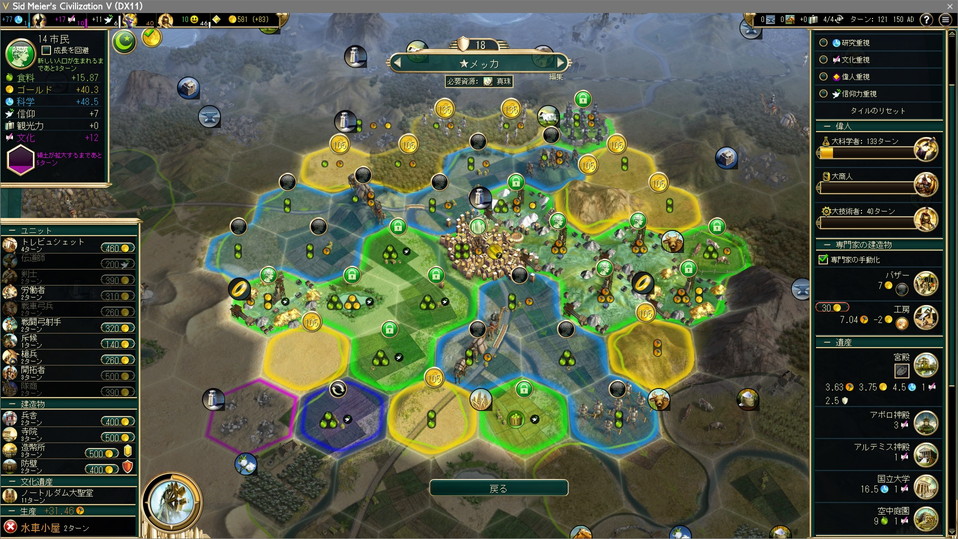
Task: Click タイルのリセット (reset tiles) button
Action: click(877, 110)
